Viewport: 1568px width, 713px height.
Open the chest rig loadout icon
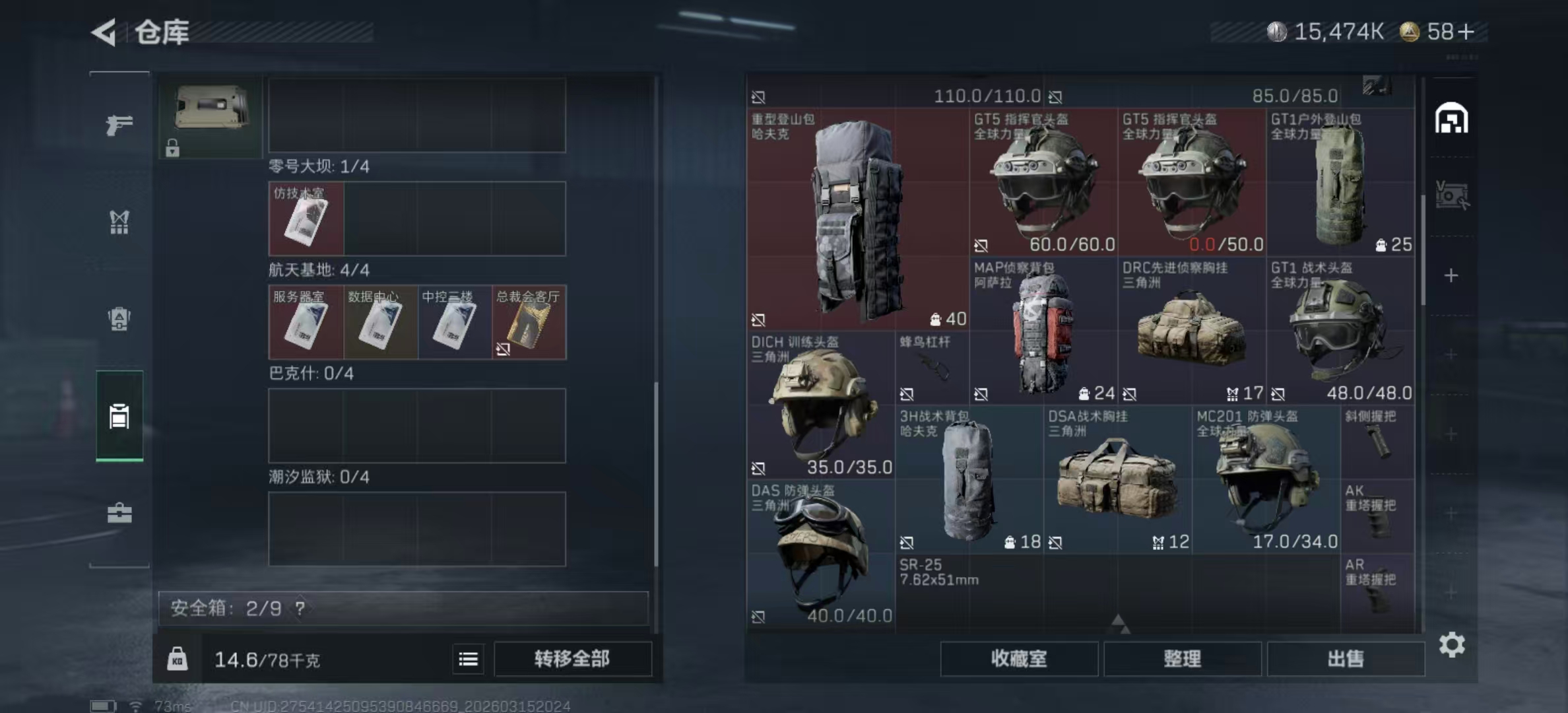coord(119,223)
